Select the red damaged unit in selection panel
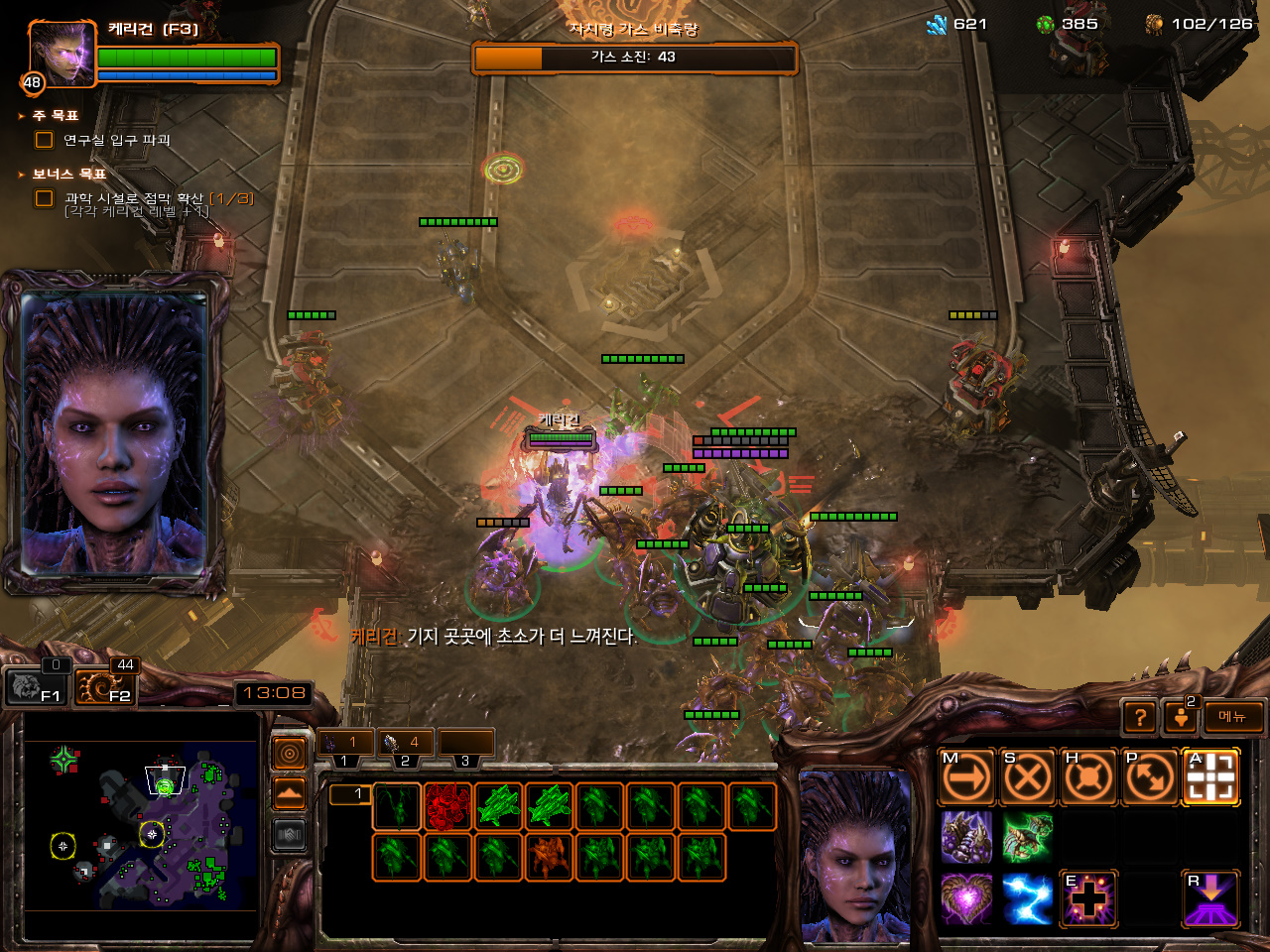Screen dimensions: 1270x952 point(447,806)
